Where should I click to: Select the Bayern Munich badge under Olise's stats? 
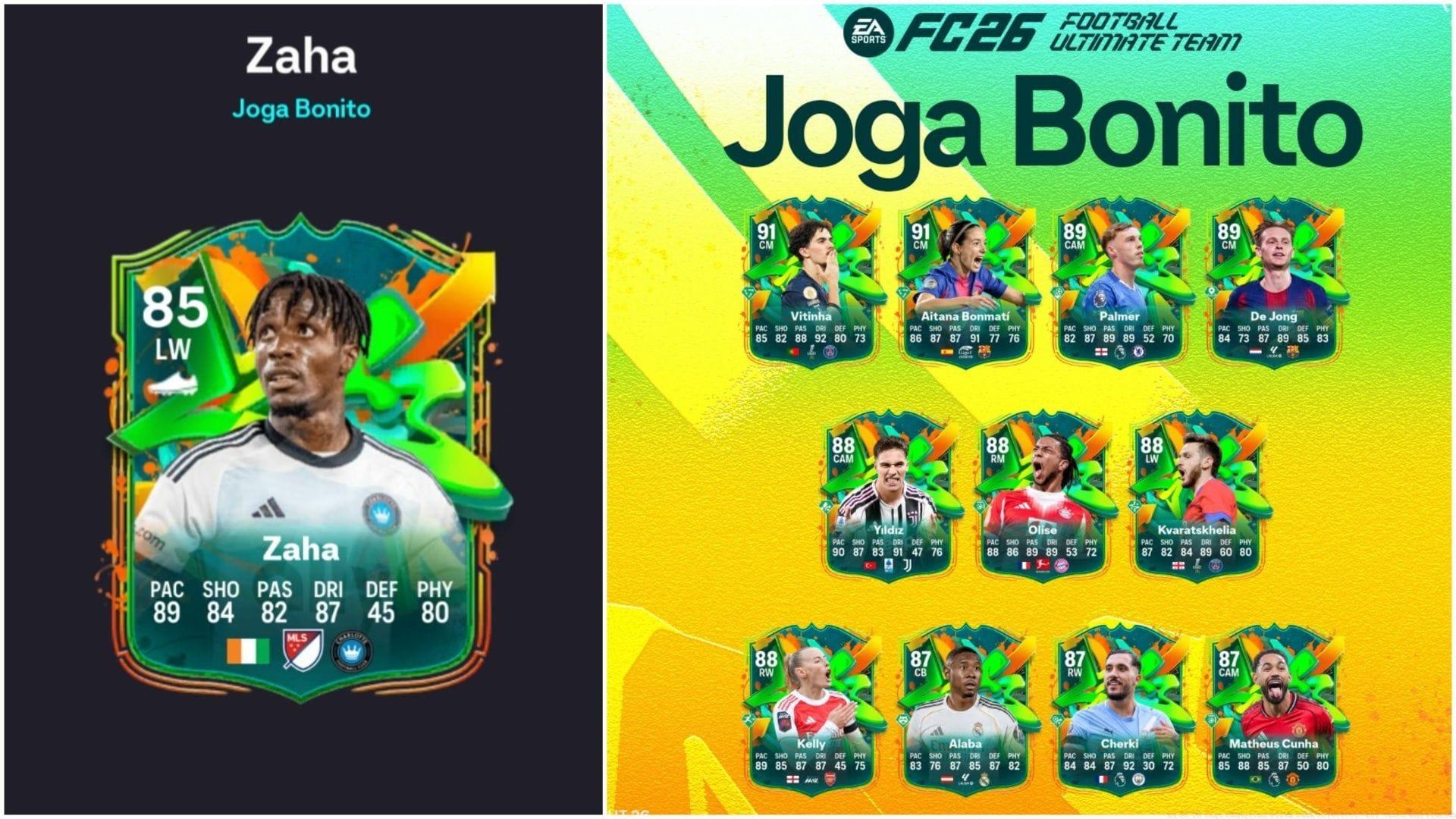pos(1062,566)
